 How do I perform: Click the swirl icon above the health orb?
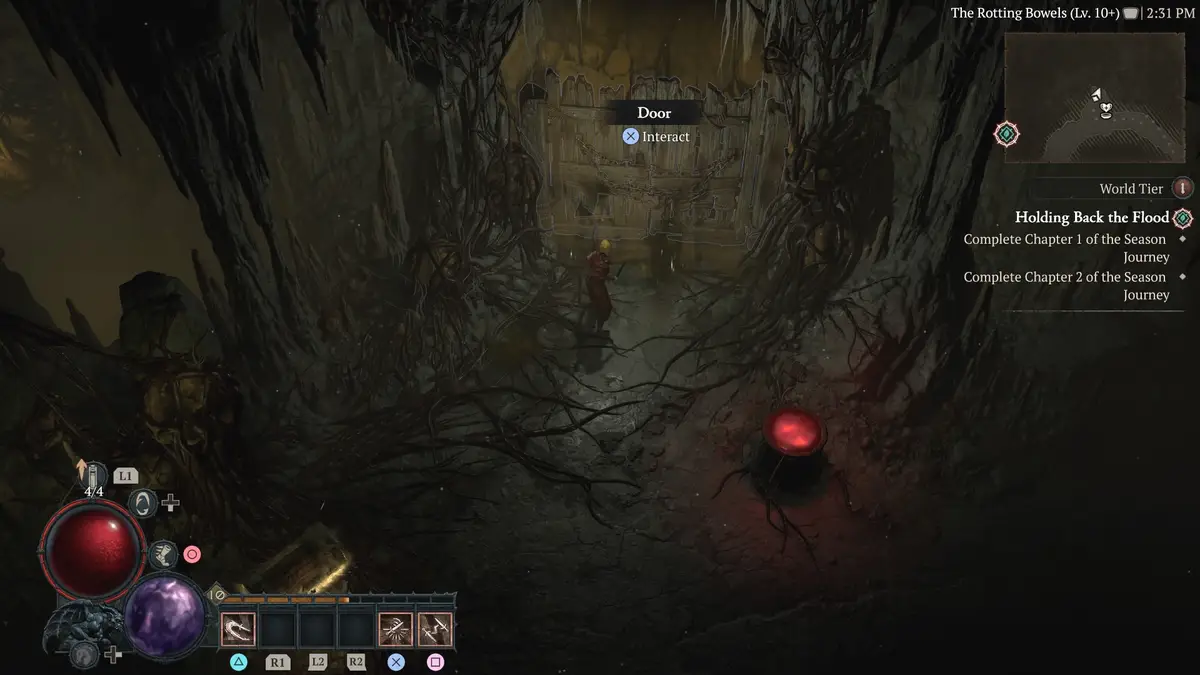pyautogui.click(x=143, y=503)
